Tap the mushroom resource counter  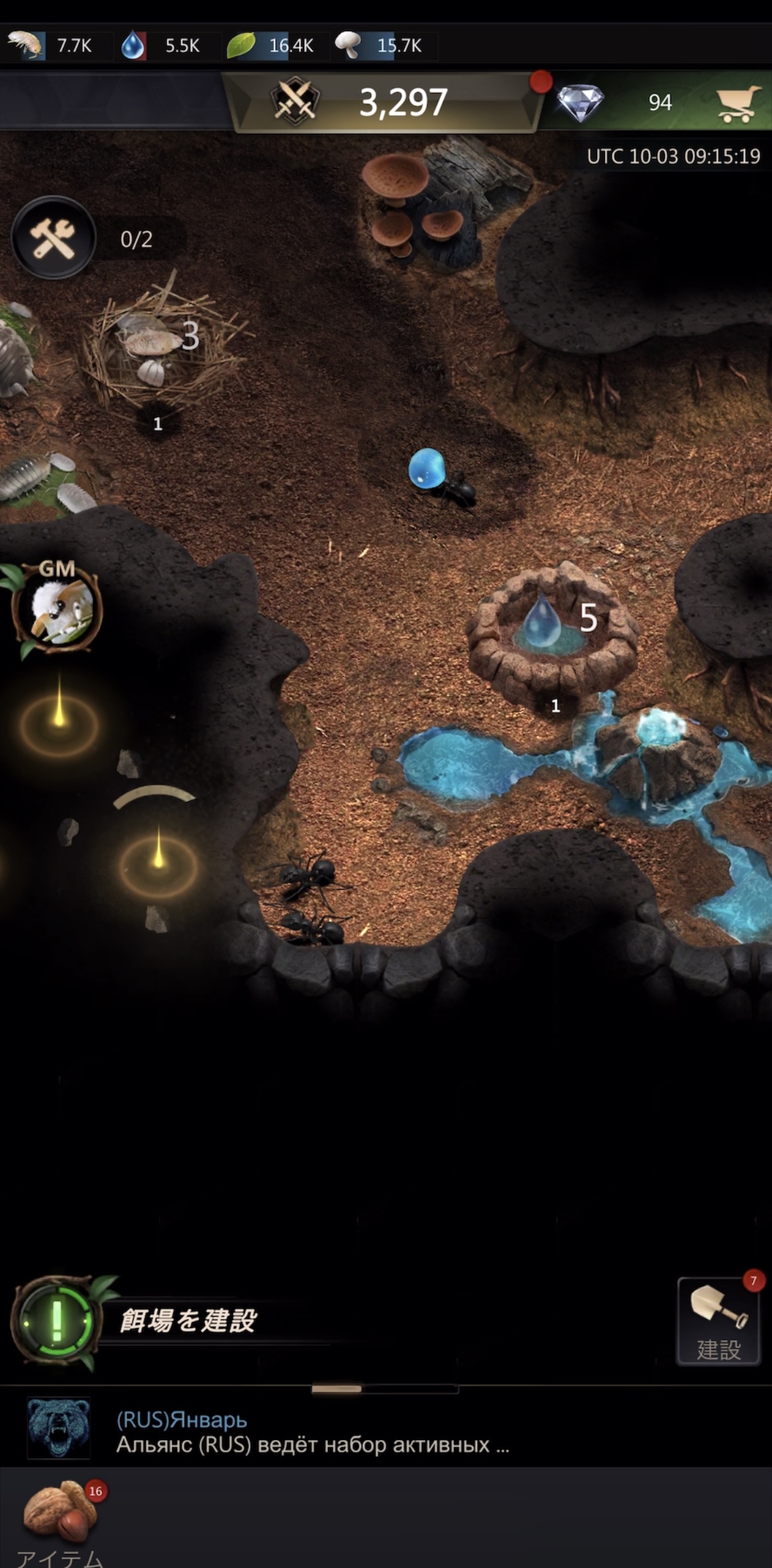tap(379, 46)
